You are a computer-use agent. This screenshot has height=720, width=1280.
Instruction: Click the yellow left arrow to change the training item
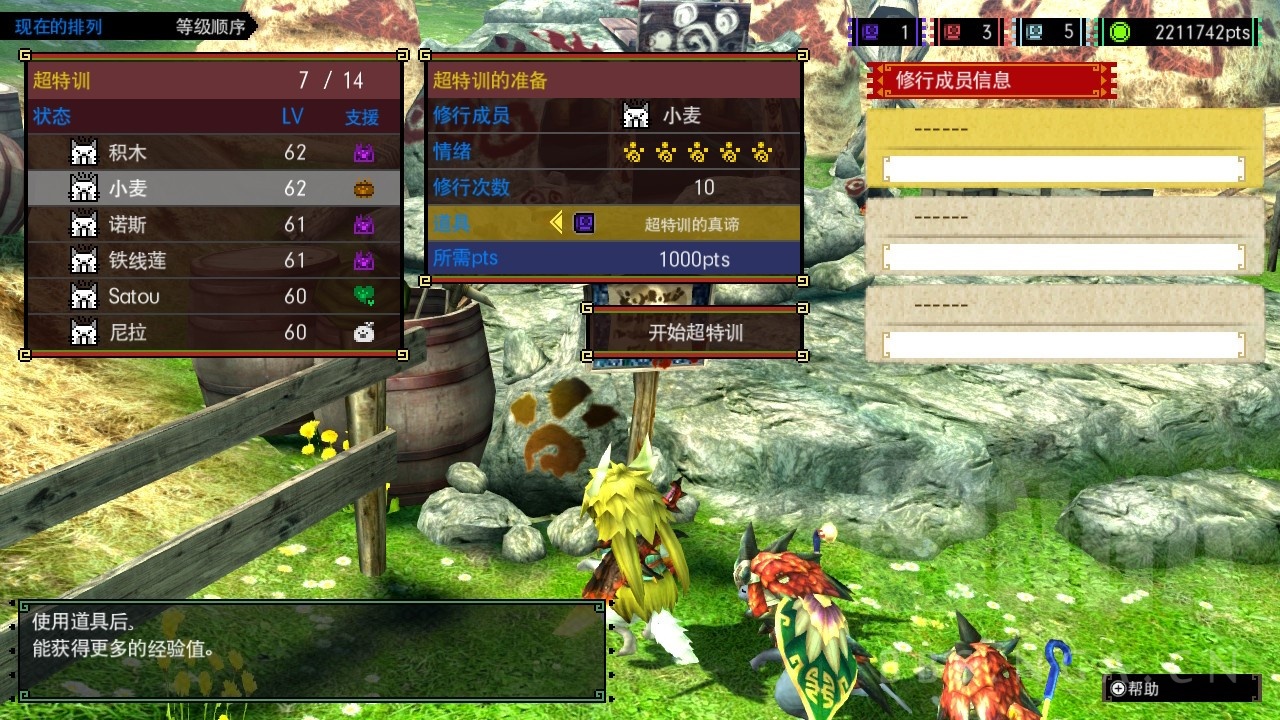pos(556,223)
